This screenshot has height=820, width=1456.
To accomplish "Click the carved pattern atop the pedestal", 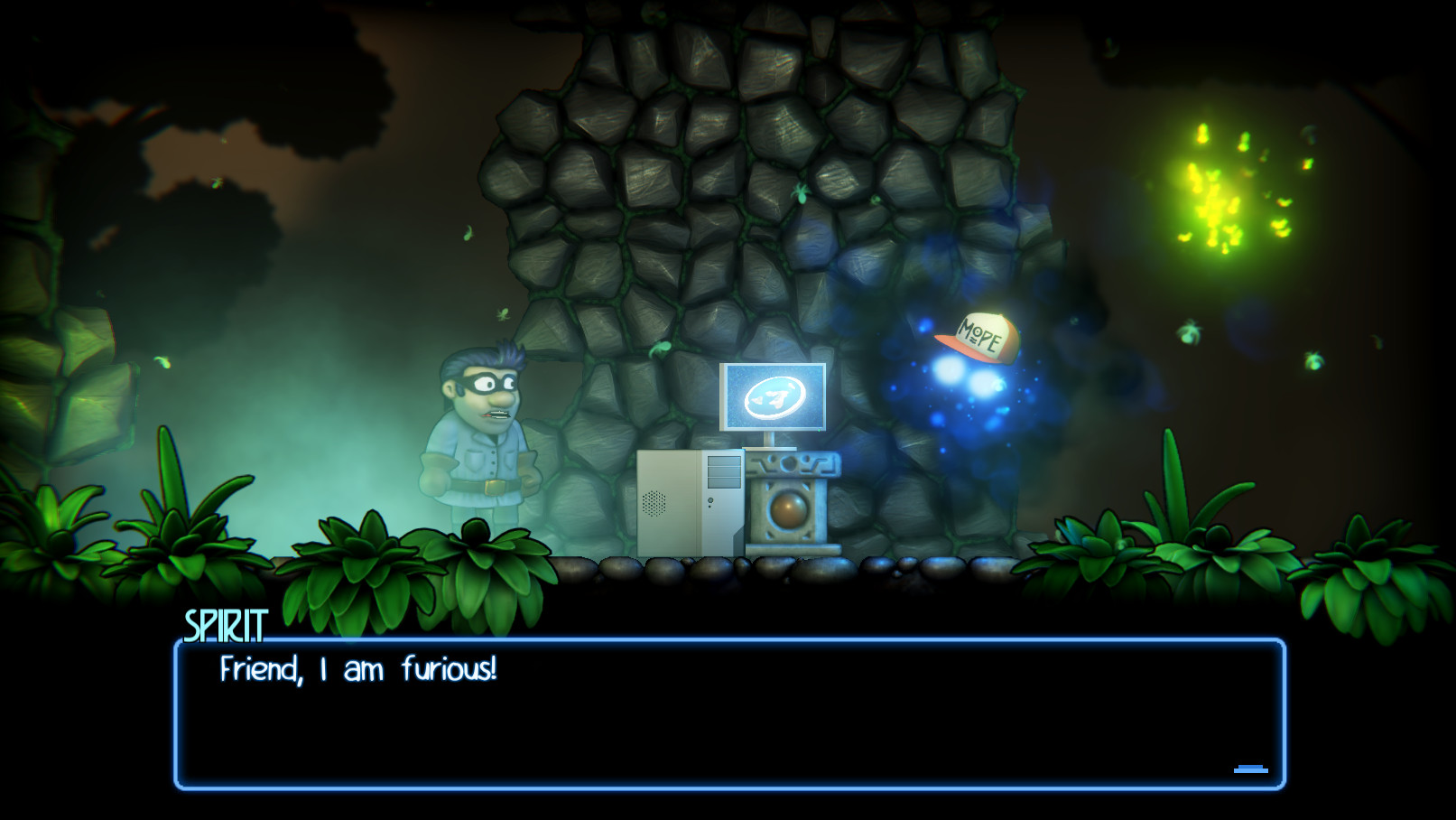I will coord(790,464).
